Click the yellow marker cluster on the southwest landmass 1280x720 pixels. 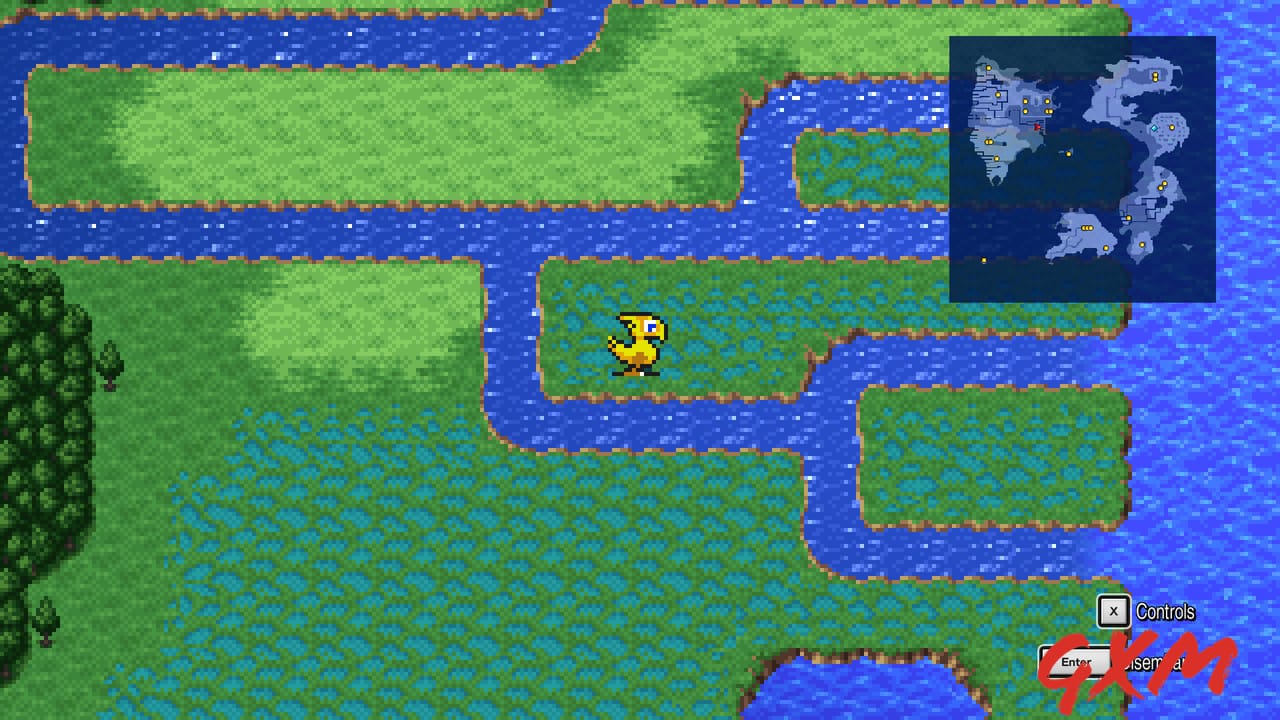pos(1086,227)
